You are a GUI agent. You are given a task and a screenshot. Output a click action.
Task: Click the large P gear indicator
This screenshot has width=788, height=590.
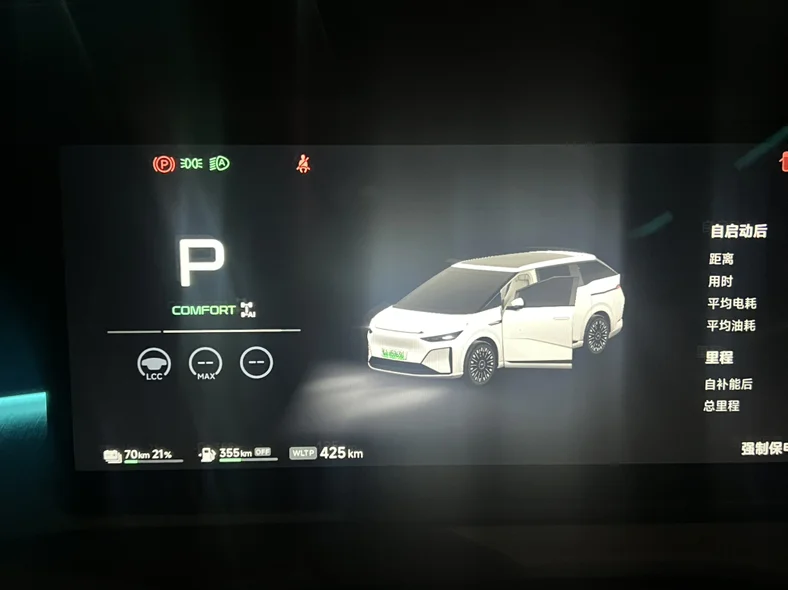point(201,263)
